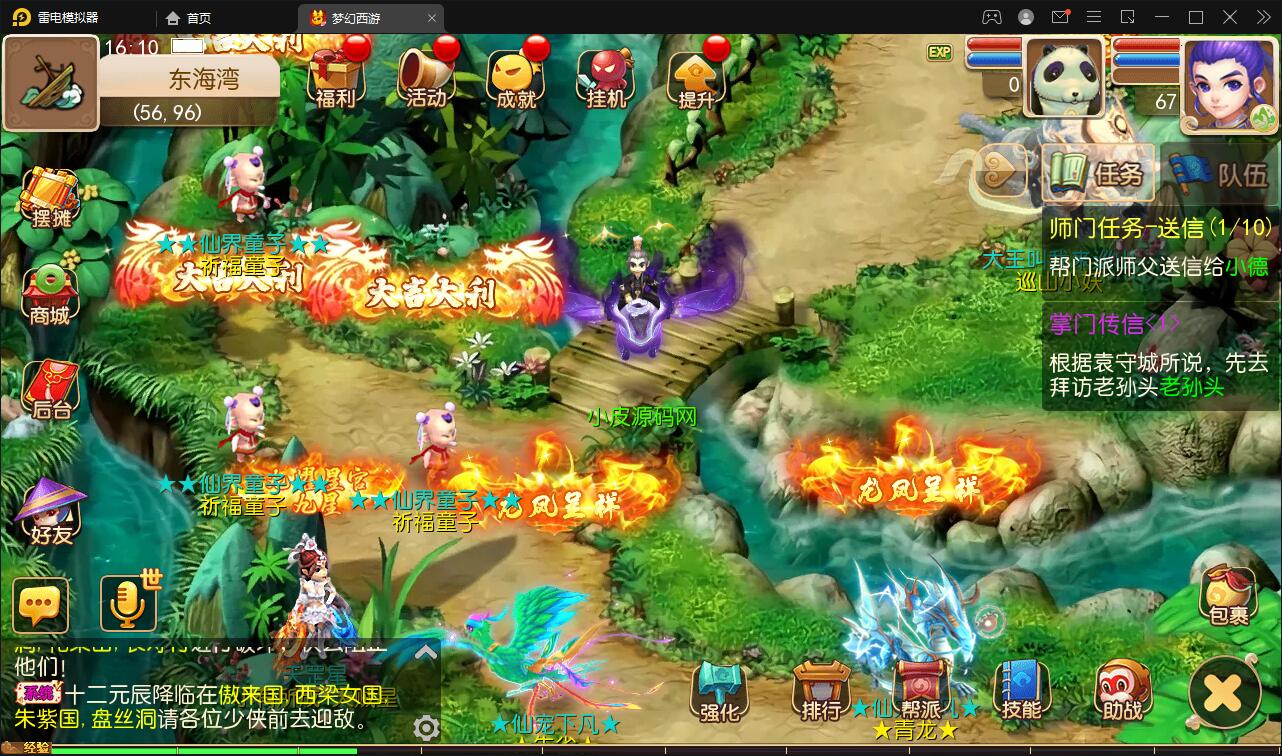Open the 成就 achievements panel
The width and height of the screenshot is (1282, 756).
[x=515, y=75]
